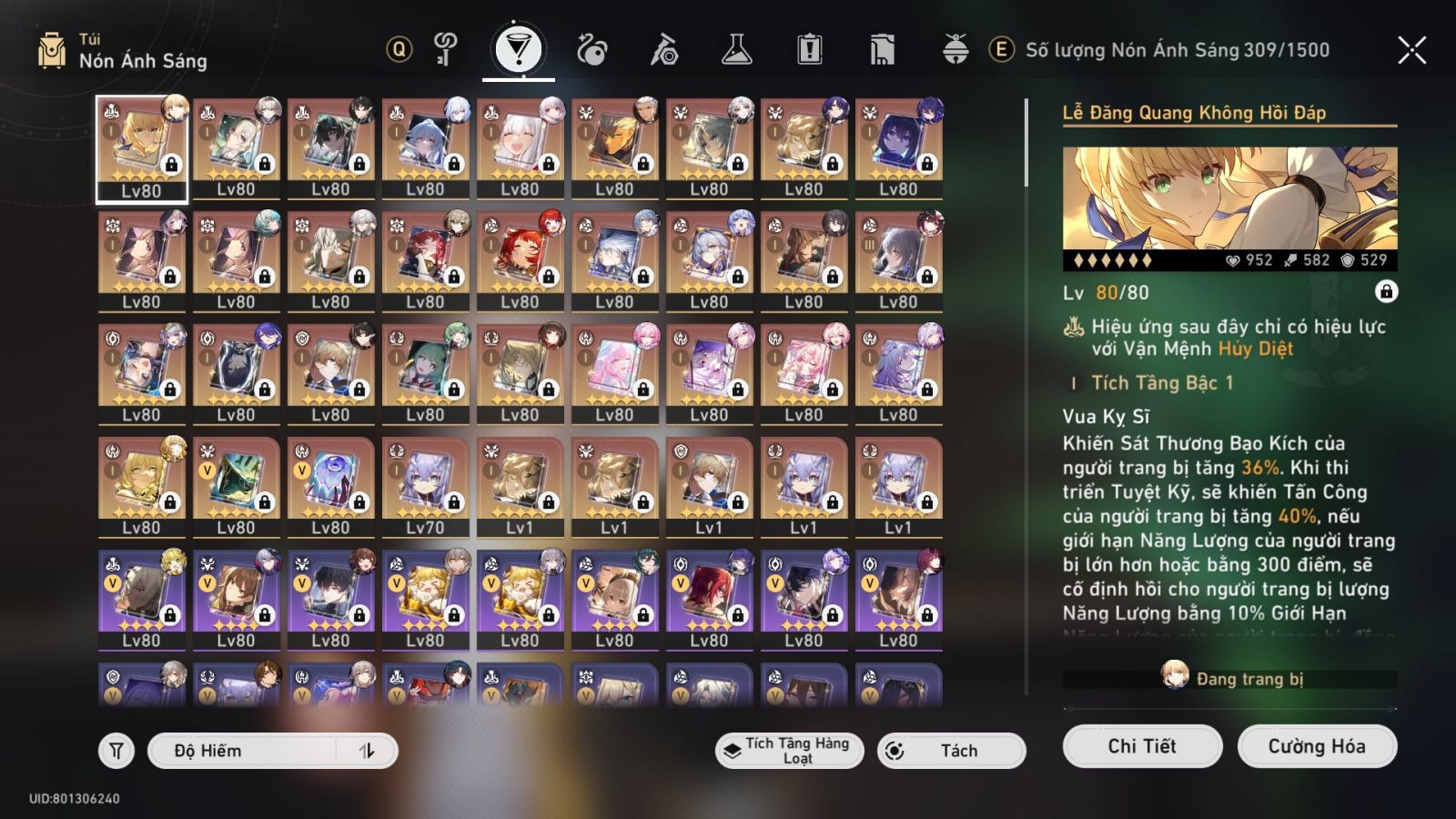This screenshot has height=819, width=1456.
Task: Open Chi Tiết details for the light cone
Action: pos(1141,746)
